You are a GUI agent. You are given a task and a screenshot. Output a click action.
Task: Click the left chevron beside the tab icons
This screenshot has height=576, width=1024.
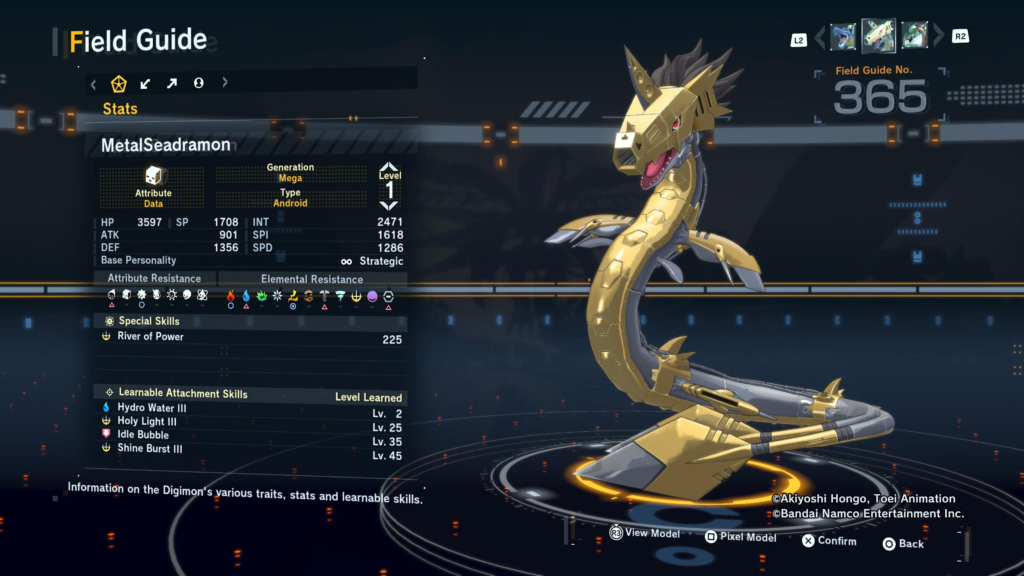click(93, 83)
